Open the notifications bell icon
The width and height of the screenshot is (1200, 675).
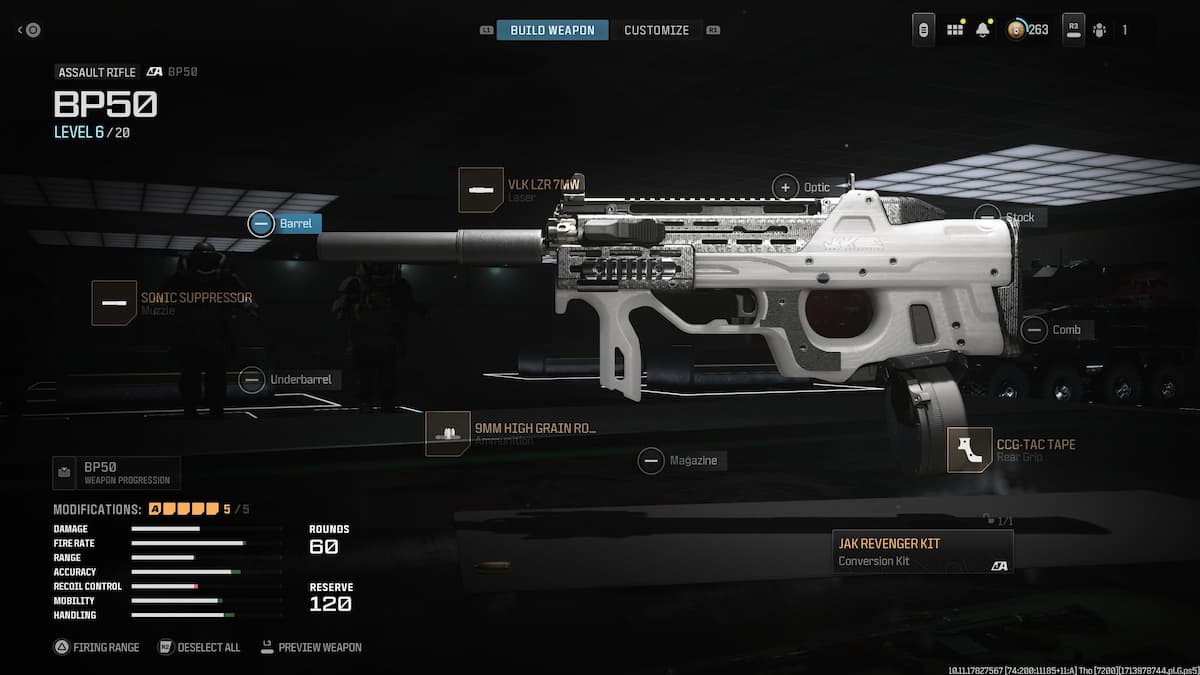click(x=982, y=30)
